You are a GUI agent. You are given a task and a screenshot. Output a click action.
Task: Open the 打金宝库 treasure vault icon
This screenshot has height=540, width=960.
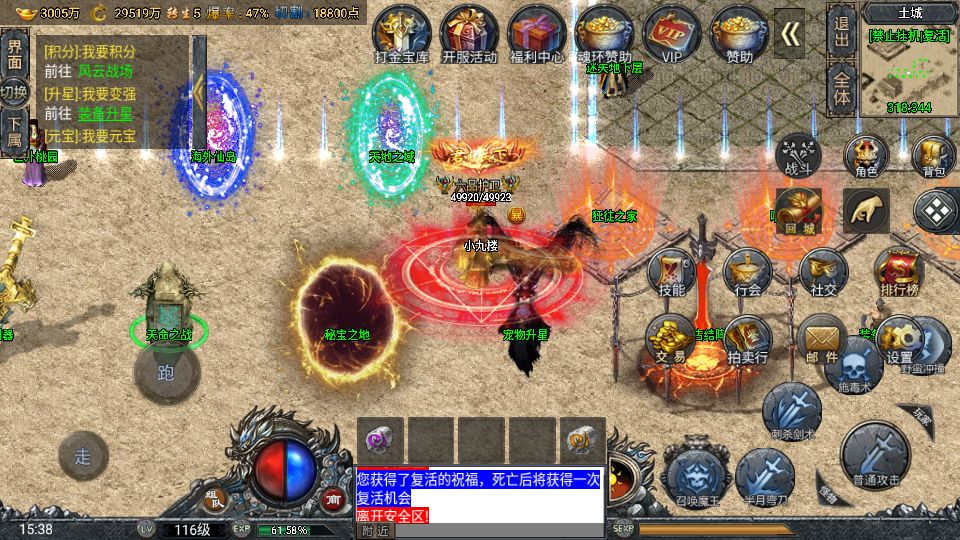401,34
